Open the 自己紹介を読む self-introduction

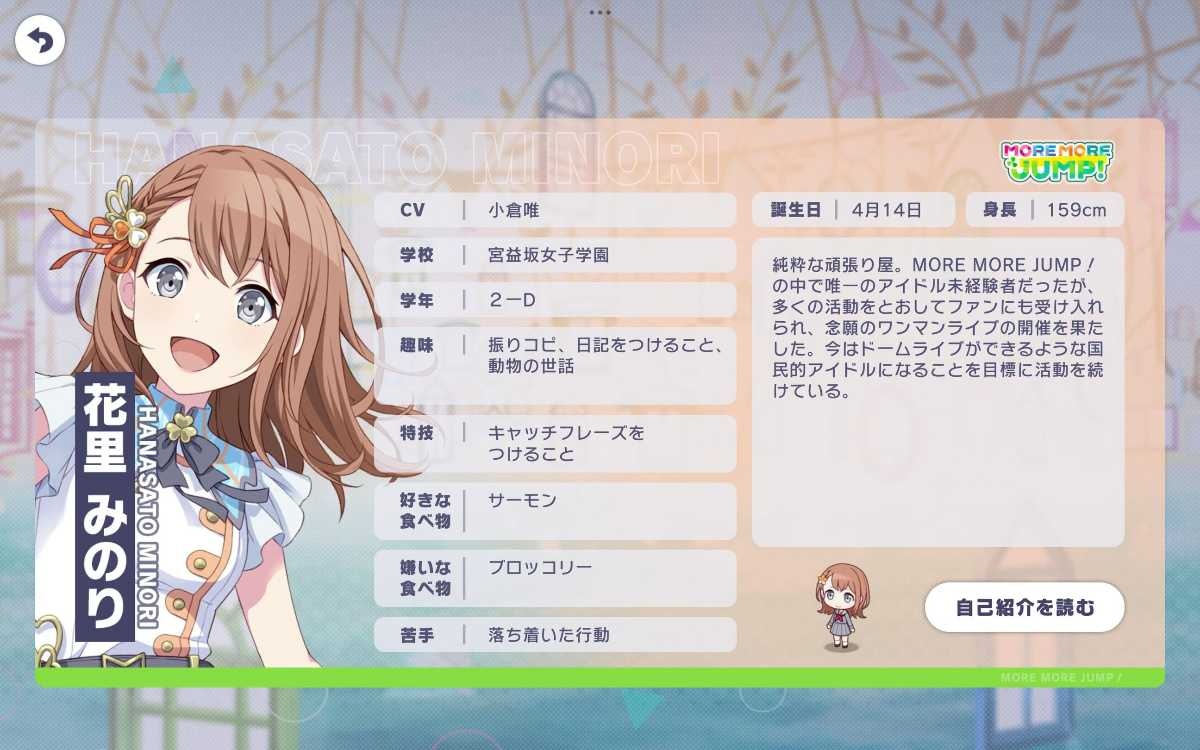tap(1024, 607)
